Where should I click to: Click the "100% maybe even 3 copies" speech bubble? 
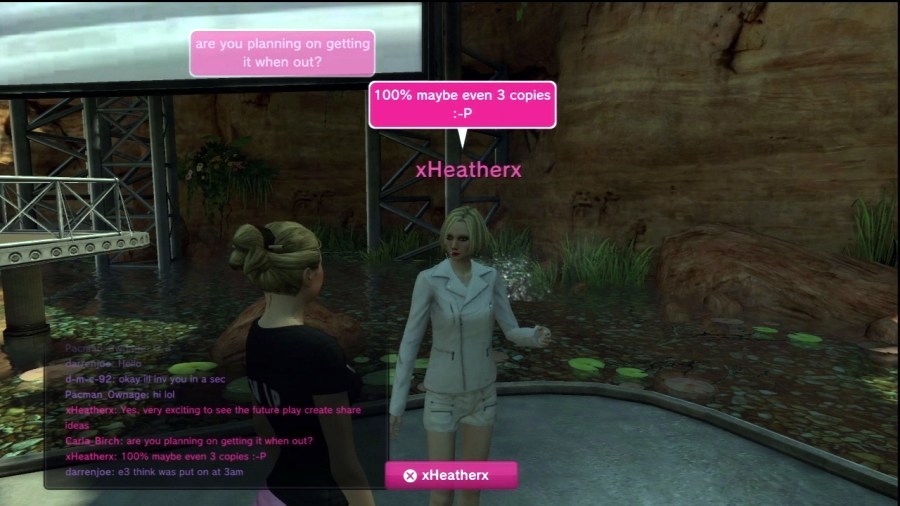(461, 105)
